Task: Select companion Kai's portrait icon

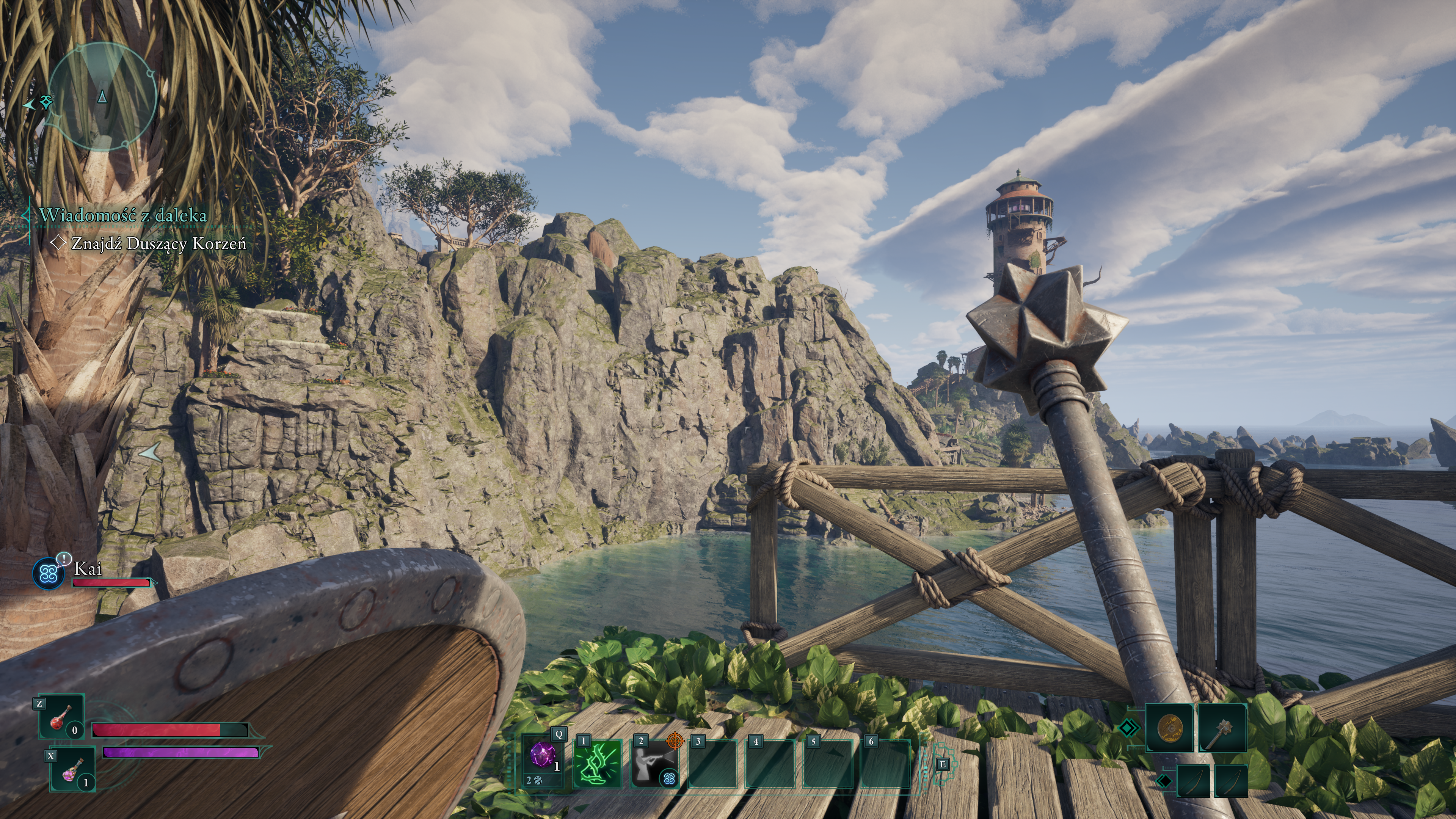Action: tap(49, 573)
